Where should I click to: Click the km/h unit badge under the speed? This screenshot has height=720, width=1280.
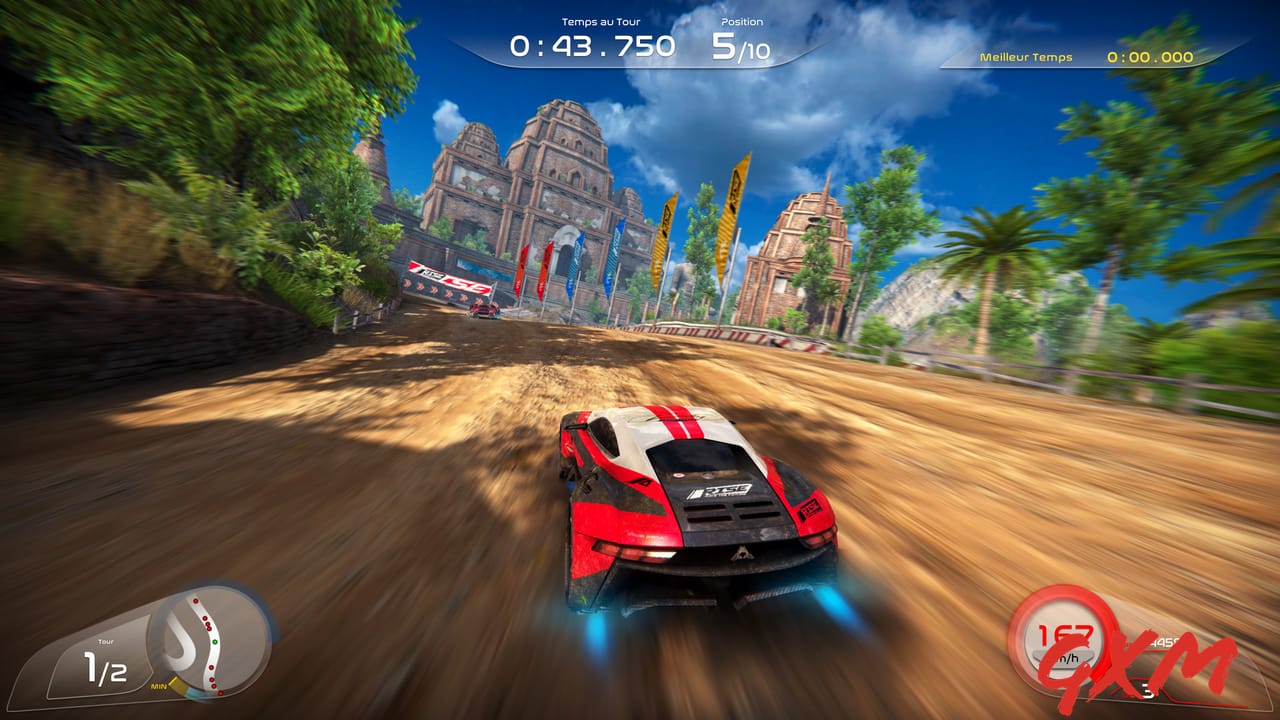tap(1066, 658)
